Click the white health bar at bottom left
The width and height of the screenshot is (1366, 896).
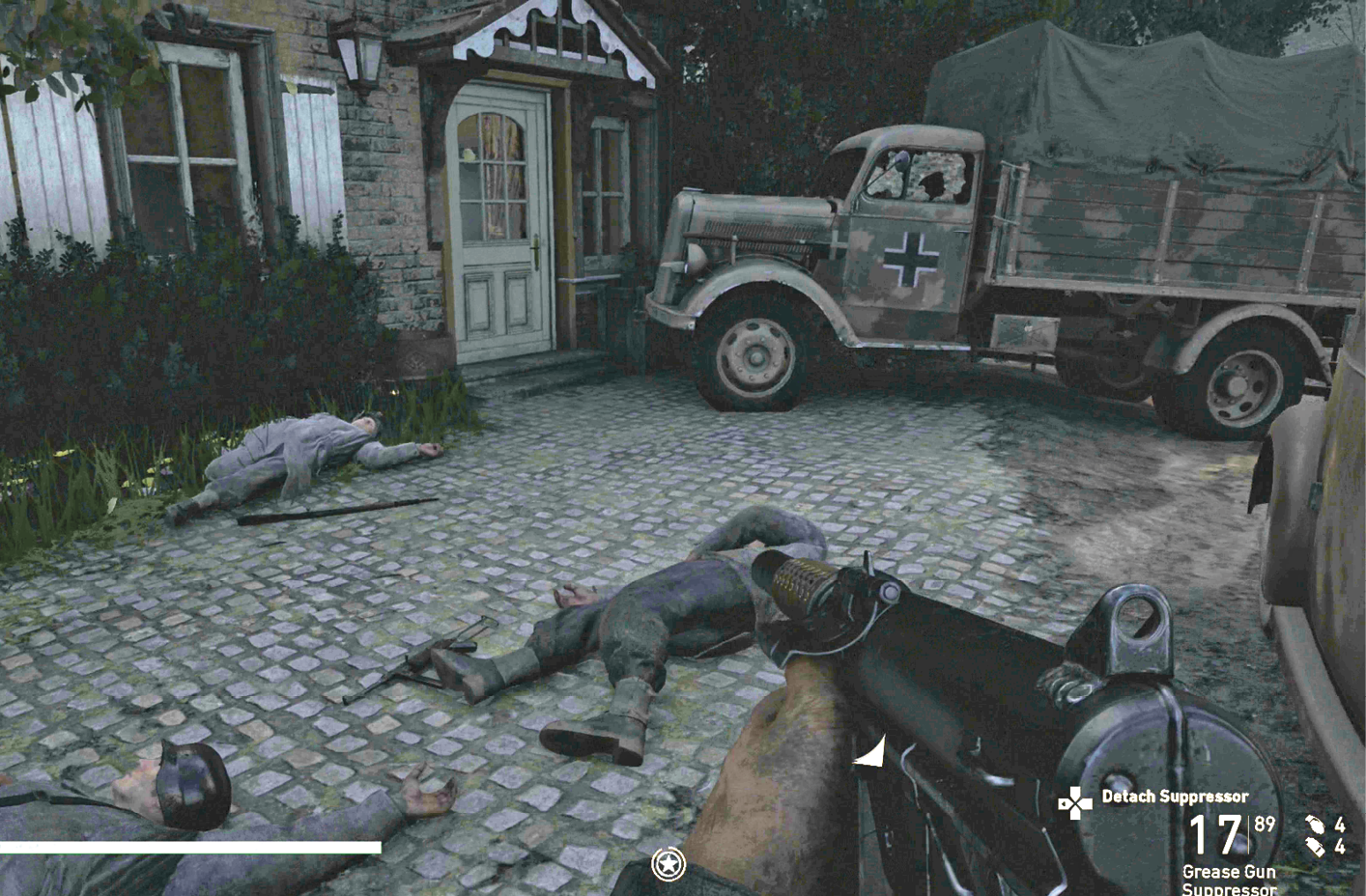(x=193, y=847)
